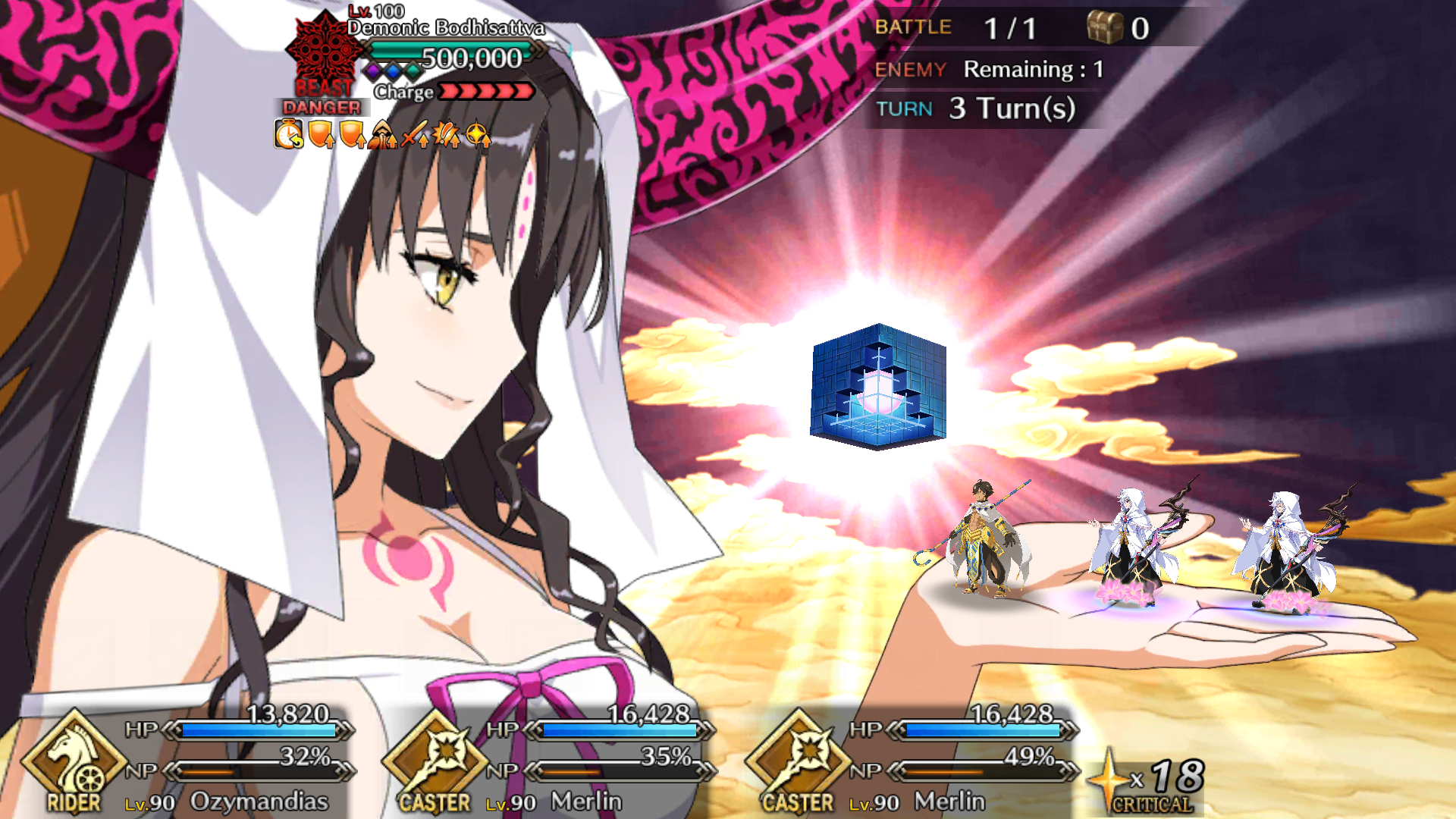Inspect the clock buff icon on the enemy

[288, 135]
